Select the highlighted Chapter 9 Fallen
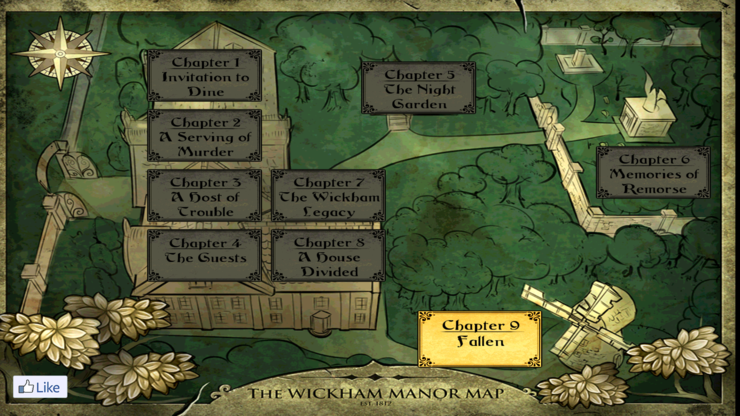The height and width of the screenshot is (416, 740). point(480,340)
